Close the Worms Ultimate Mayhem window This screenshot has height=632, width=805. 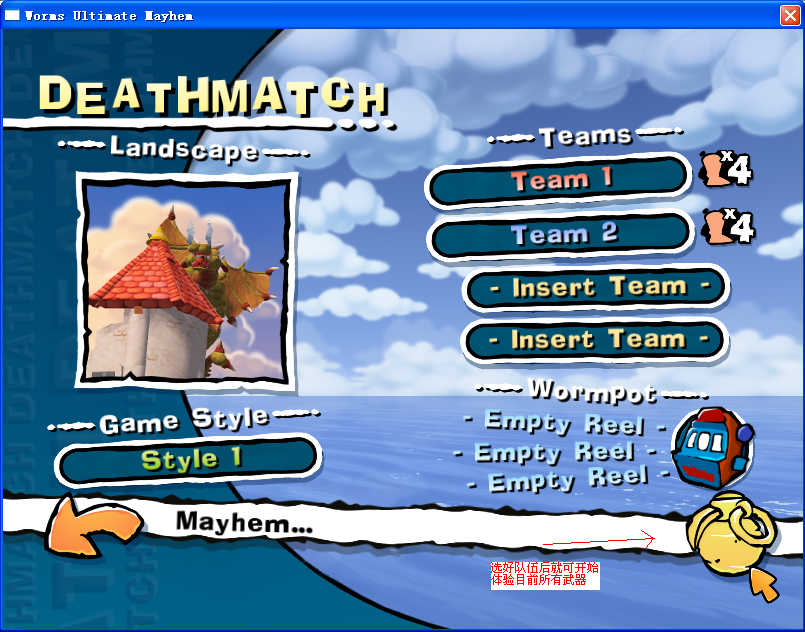pos(789,15)
